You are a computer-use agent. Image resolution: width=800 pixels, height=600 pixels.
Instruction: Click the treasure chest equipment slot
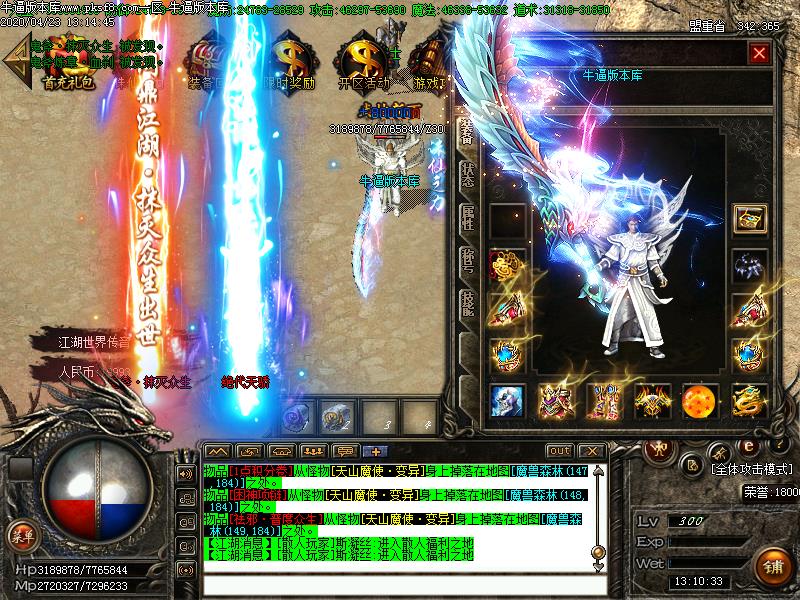pyautogui.click(x=749, y=220)
